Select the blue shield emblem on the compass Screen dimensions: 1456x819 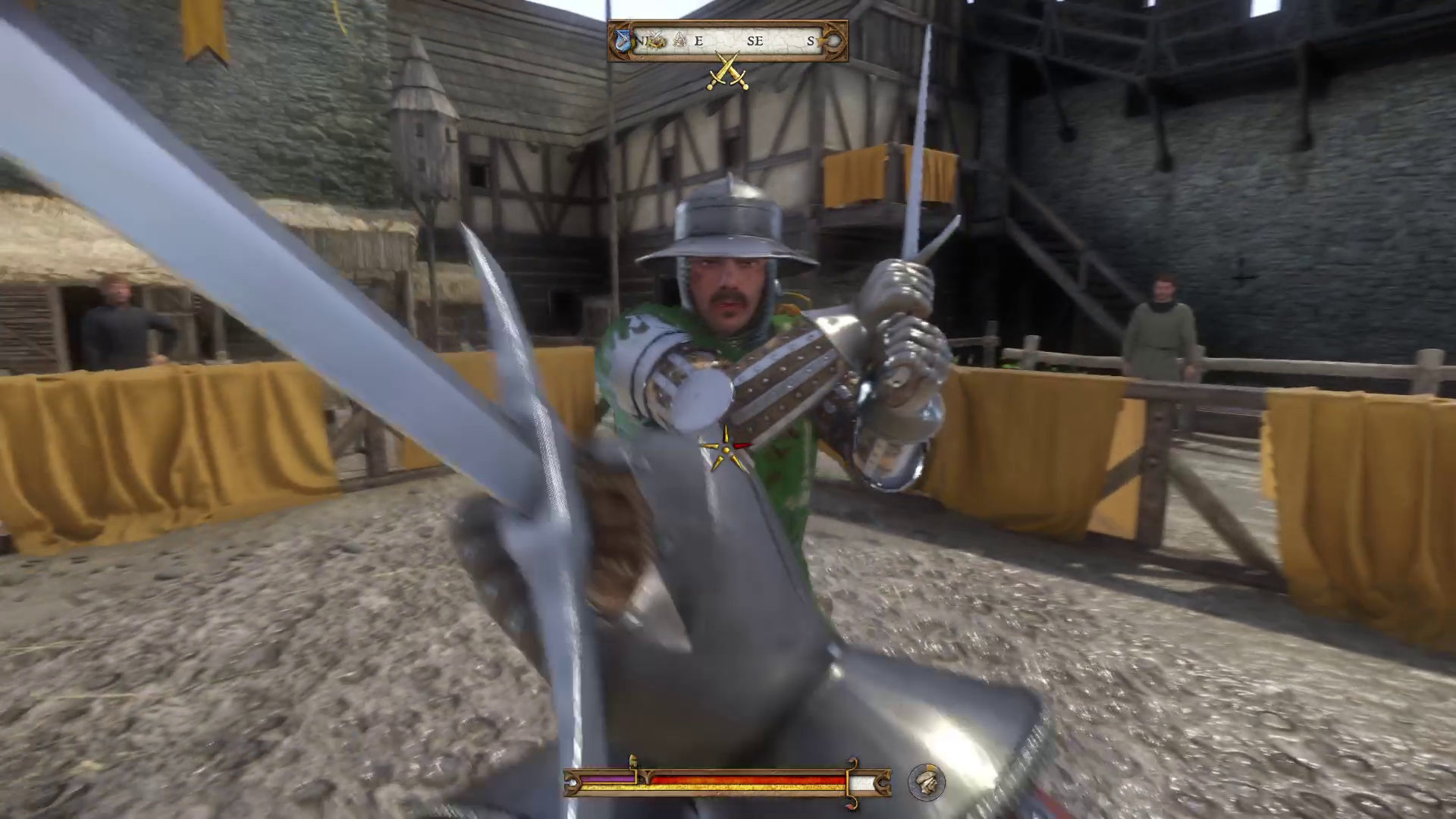point(623,40)
